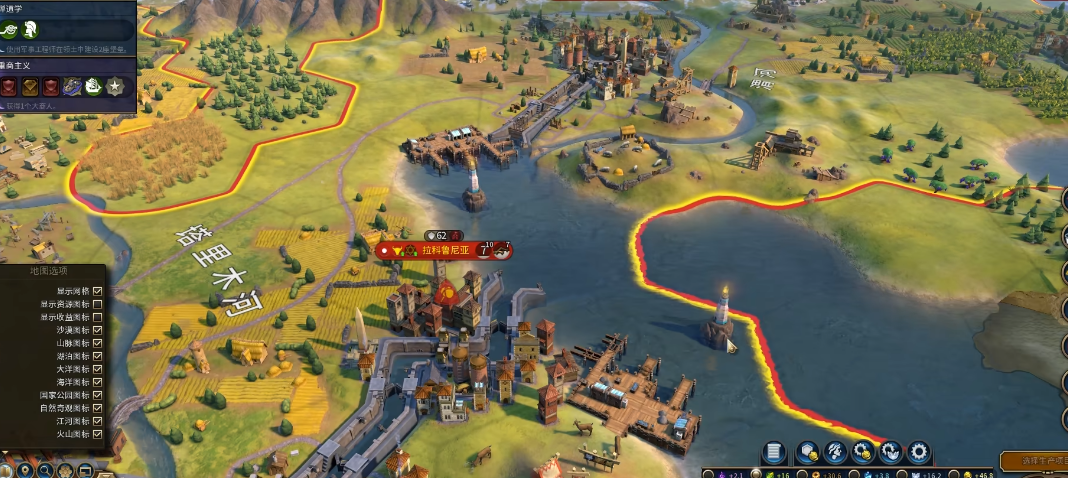Click the magnifying glass map search icon
Viewport: 1068px width, 478px height.
point(47,469)
